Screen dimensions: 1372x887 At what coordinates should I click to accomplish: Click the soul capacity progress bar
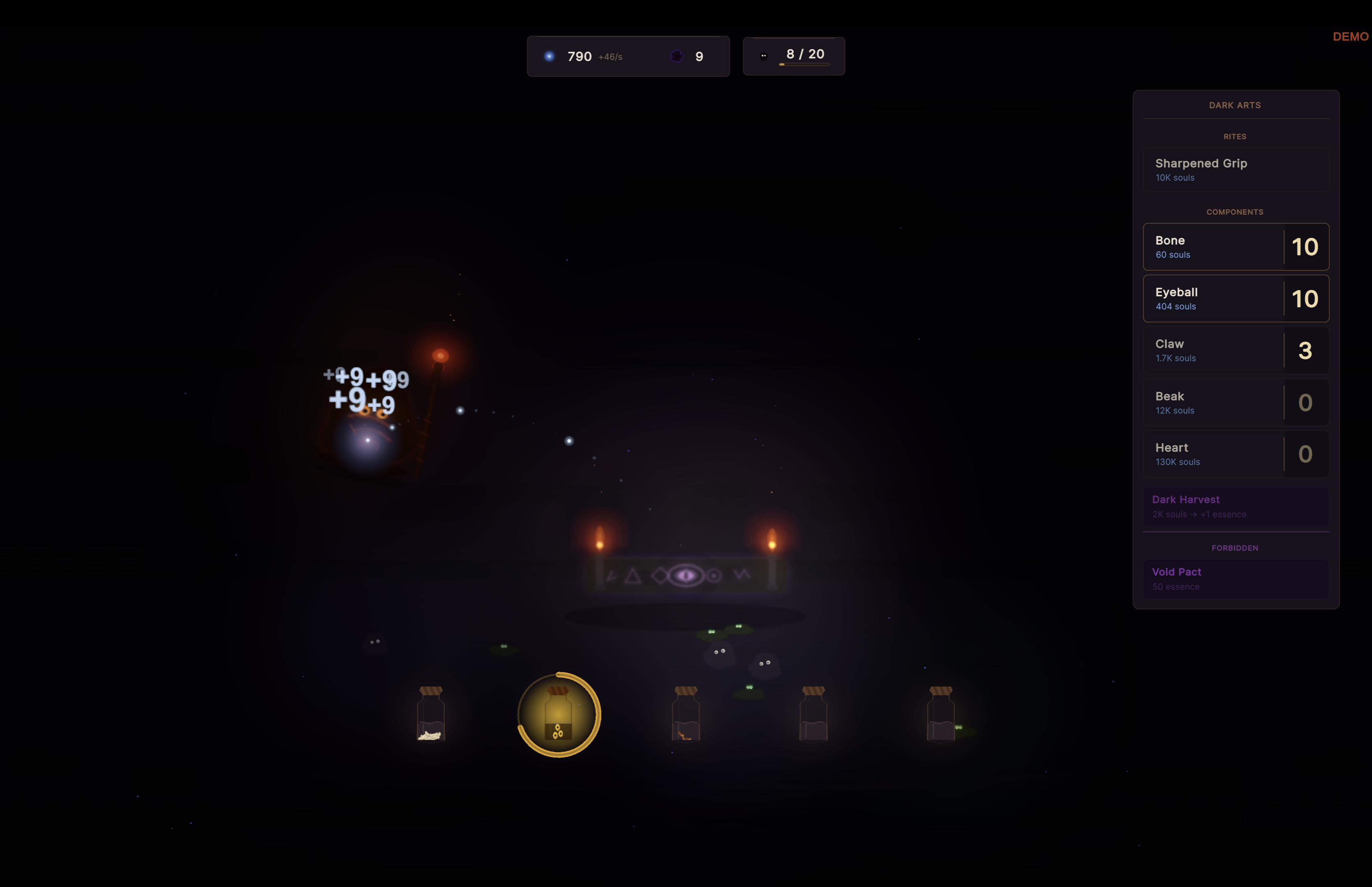(804, 64)
